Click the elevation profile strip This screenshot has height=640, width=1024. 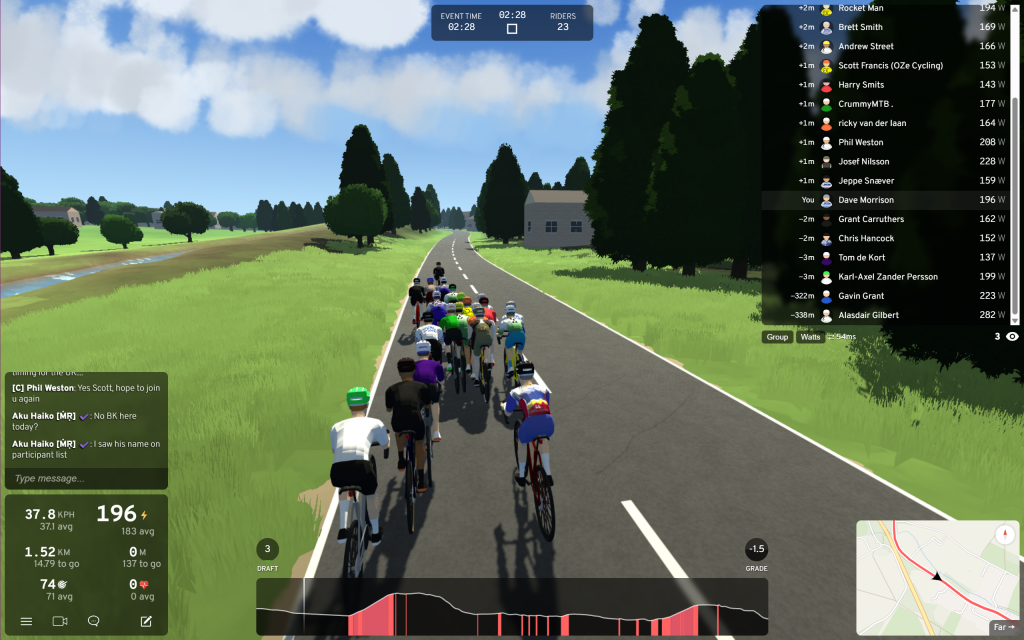pyautogui.click(x=512, y=607)
